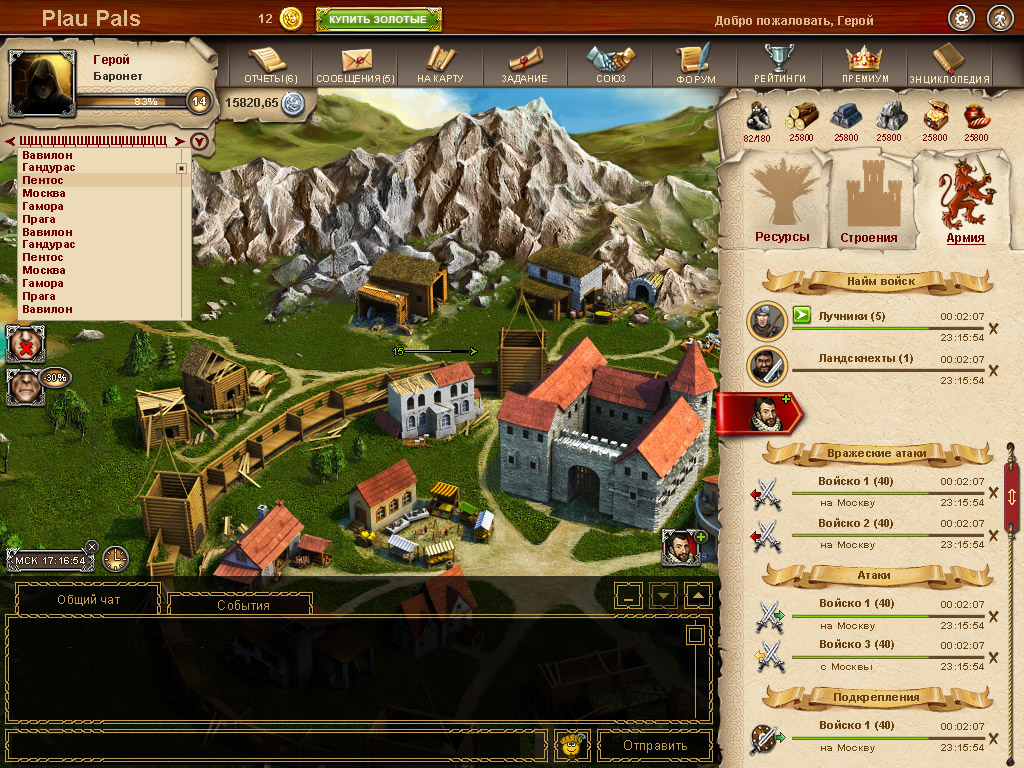Cancel the Лучники (5) recruitment
The height and width of the screenshot is (768, 1024).
[x=993, y=328]
